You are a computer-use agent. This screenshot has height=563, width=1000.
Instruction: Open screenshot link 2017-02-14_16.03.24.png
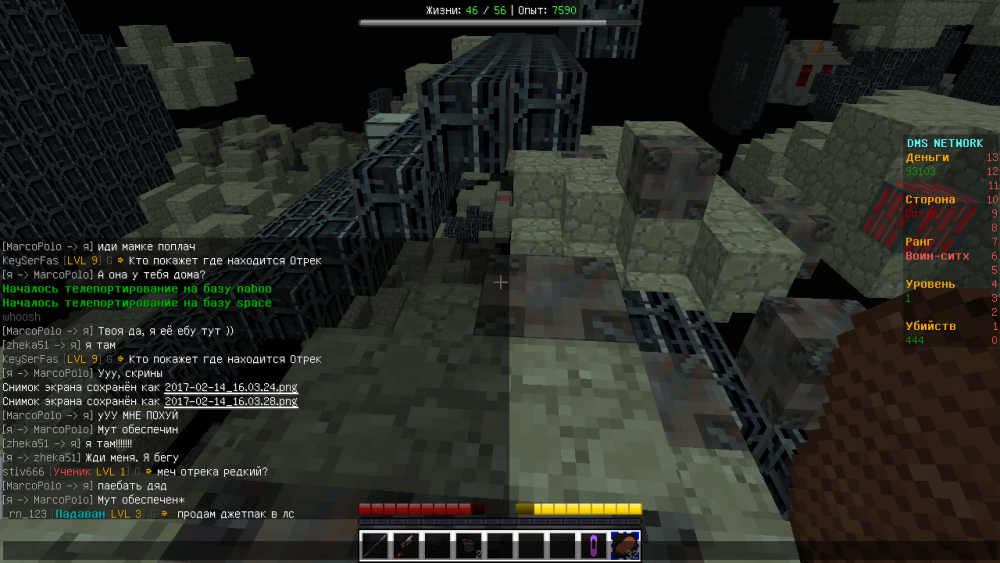231,387
